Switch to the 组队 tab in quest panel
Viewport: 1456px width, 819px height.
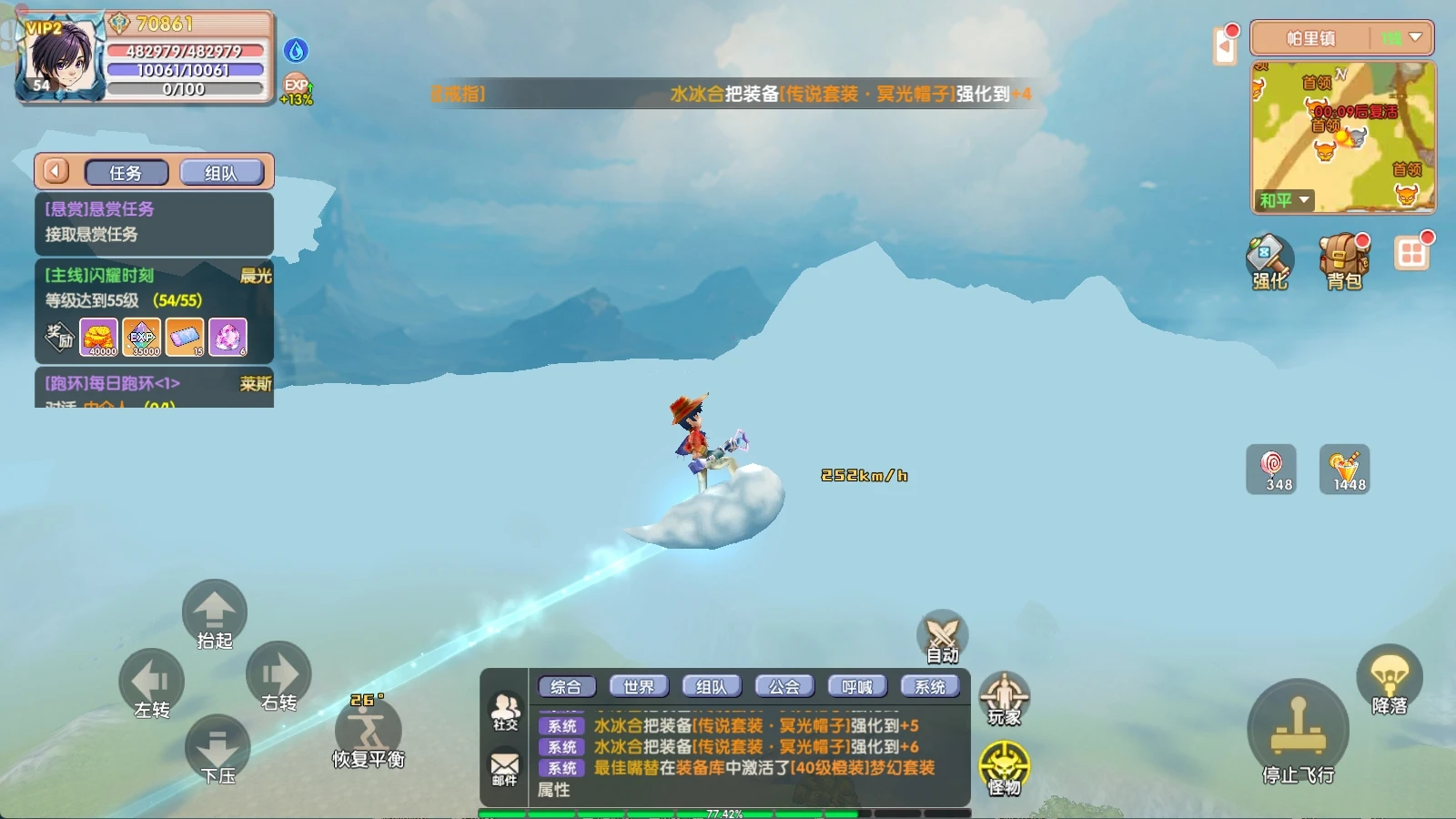221,173
